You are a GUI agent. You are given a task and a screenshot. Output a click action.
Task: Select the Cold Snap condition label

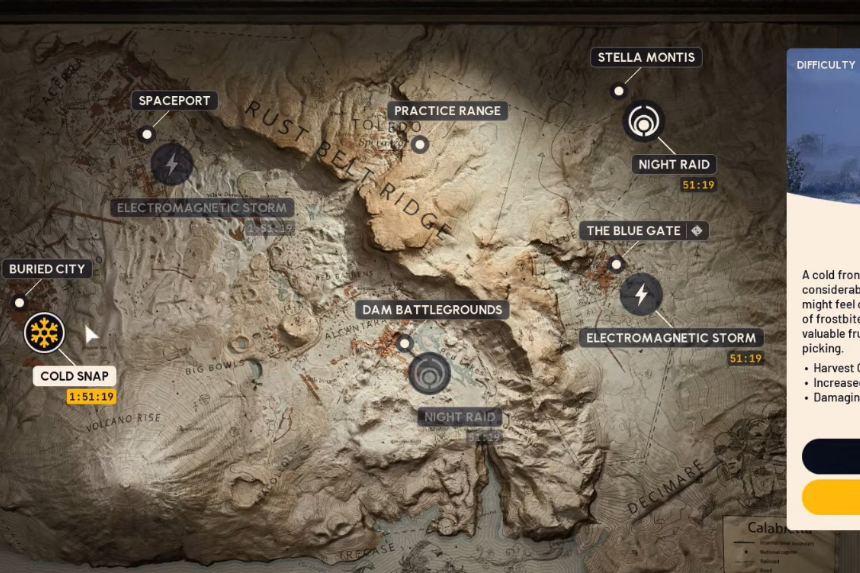75,376
